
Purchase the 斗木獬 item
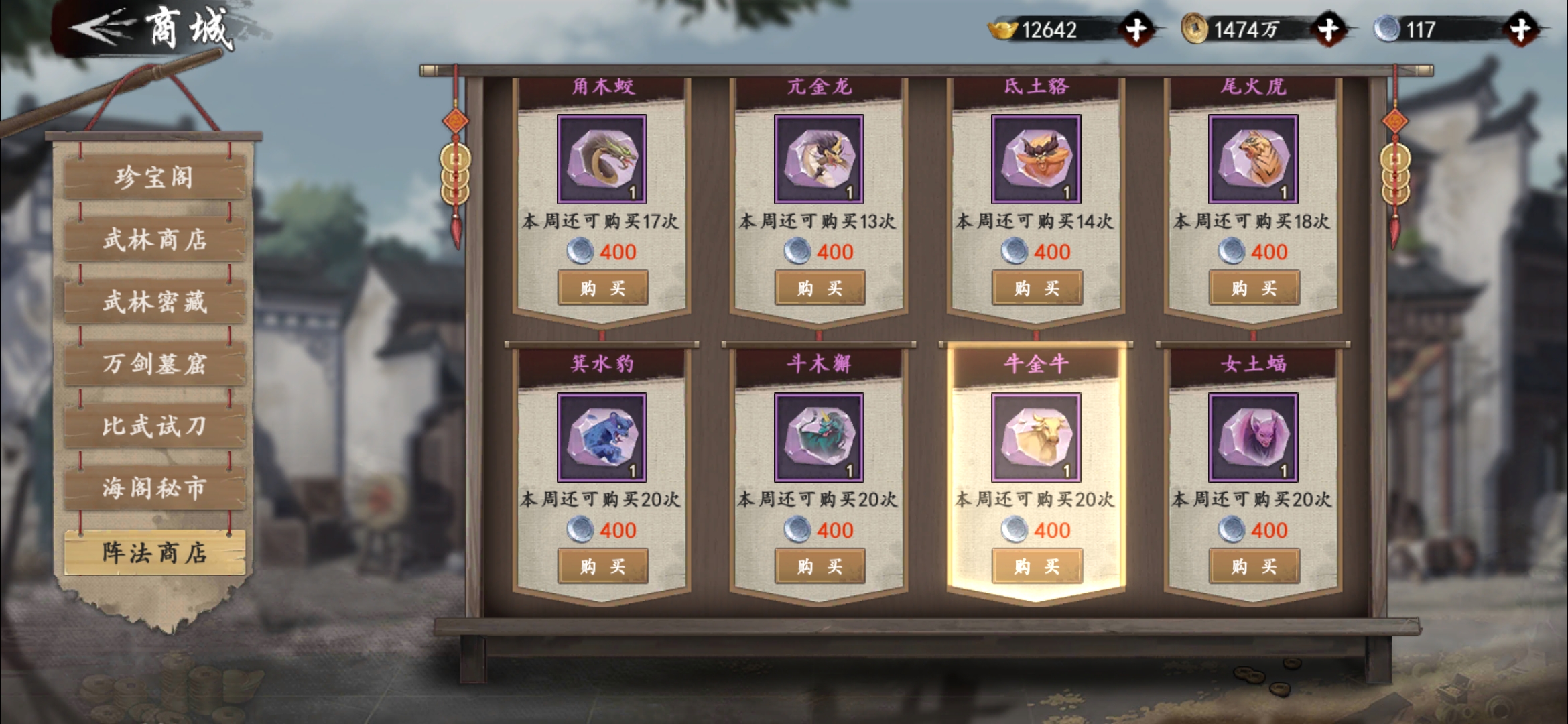pos(820,566)
